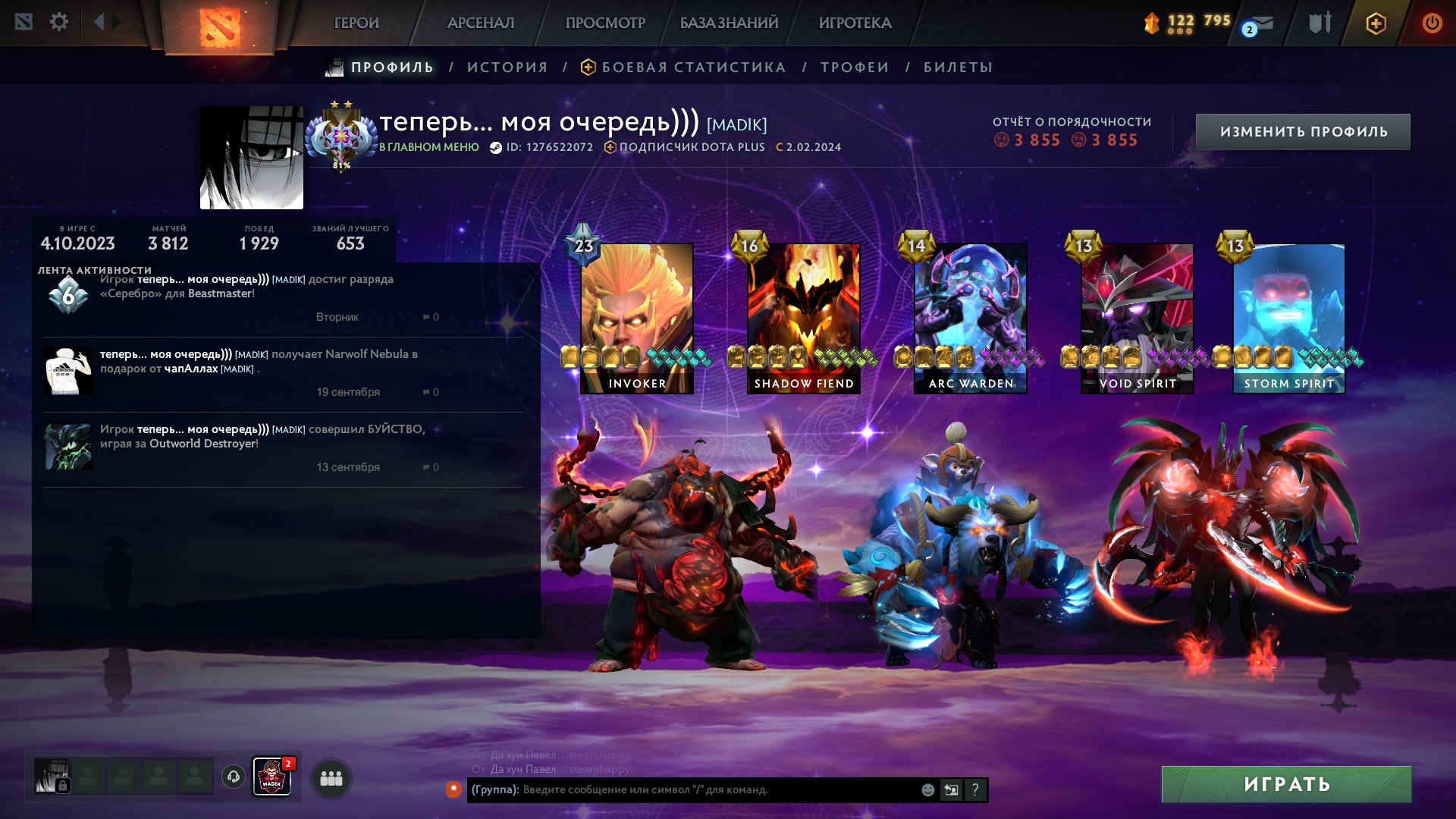Switch to the БОЕВАЯ СТАТИСТИКА tab
Image resolution: width=1456 pixels, height=819 pixels.
(x=692, y=67)
